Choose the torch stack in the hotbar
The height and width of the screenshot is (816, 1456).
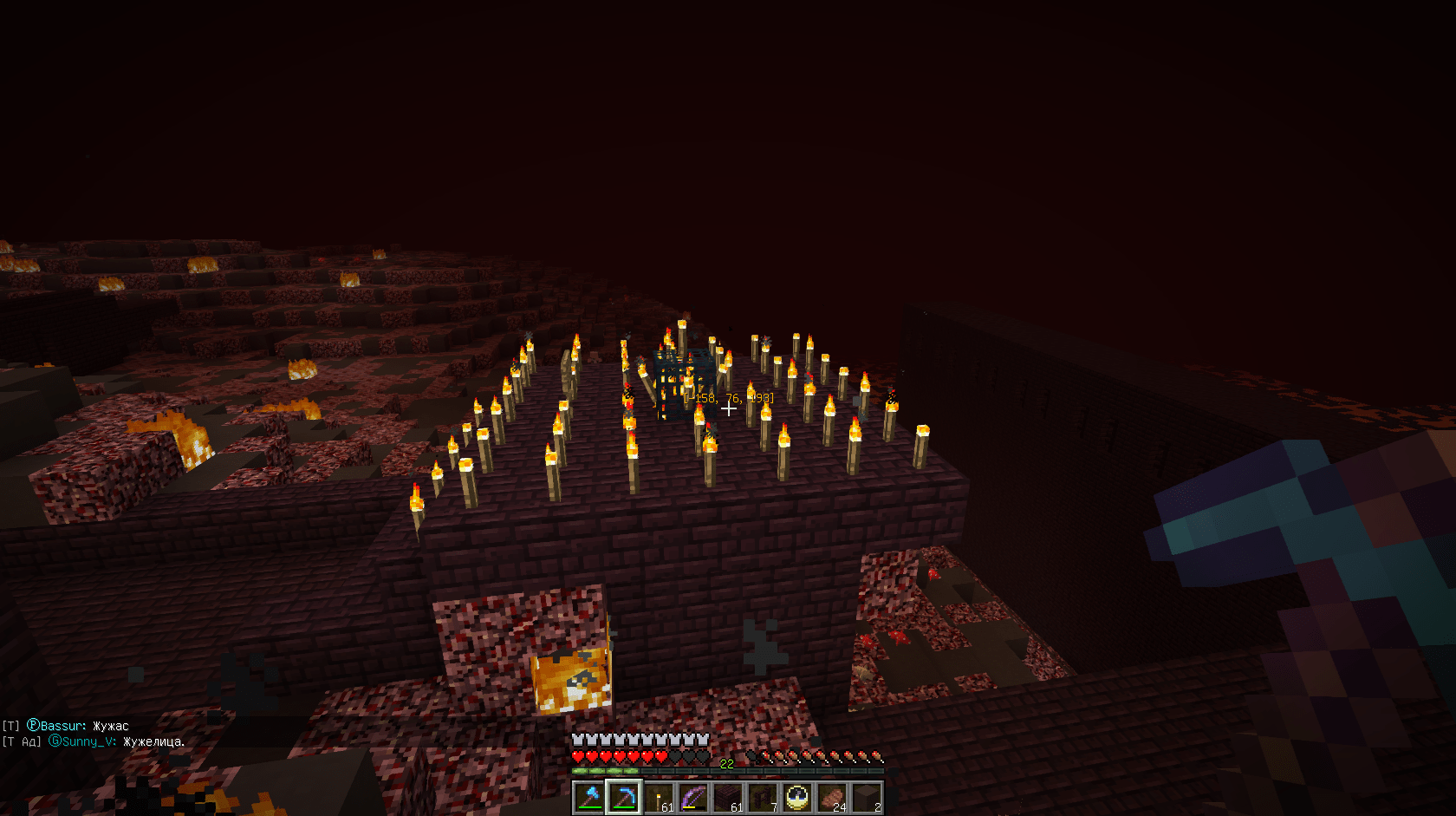point(659,798)
